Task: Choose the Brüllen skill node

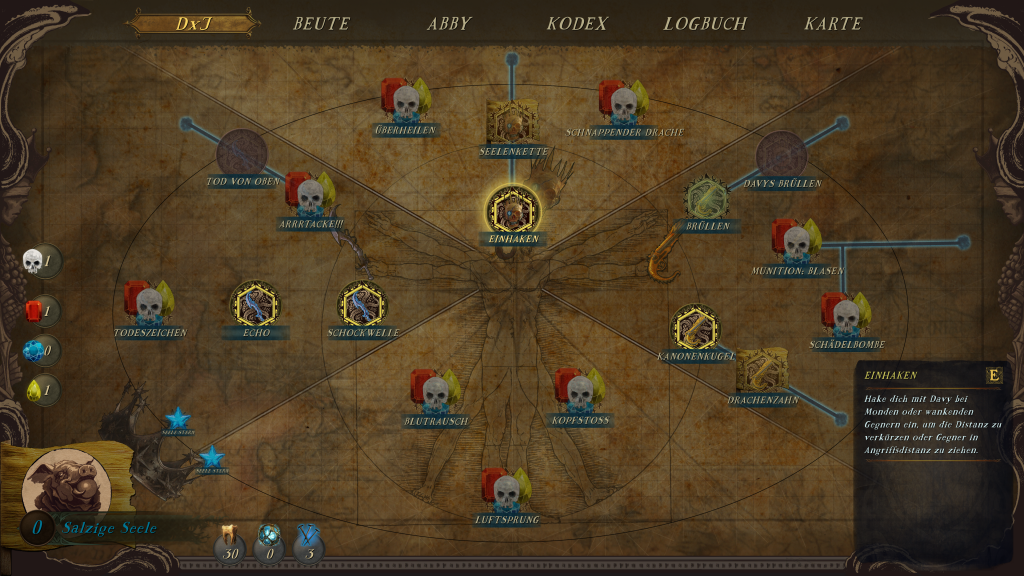Action: [x=708, y=199]
